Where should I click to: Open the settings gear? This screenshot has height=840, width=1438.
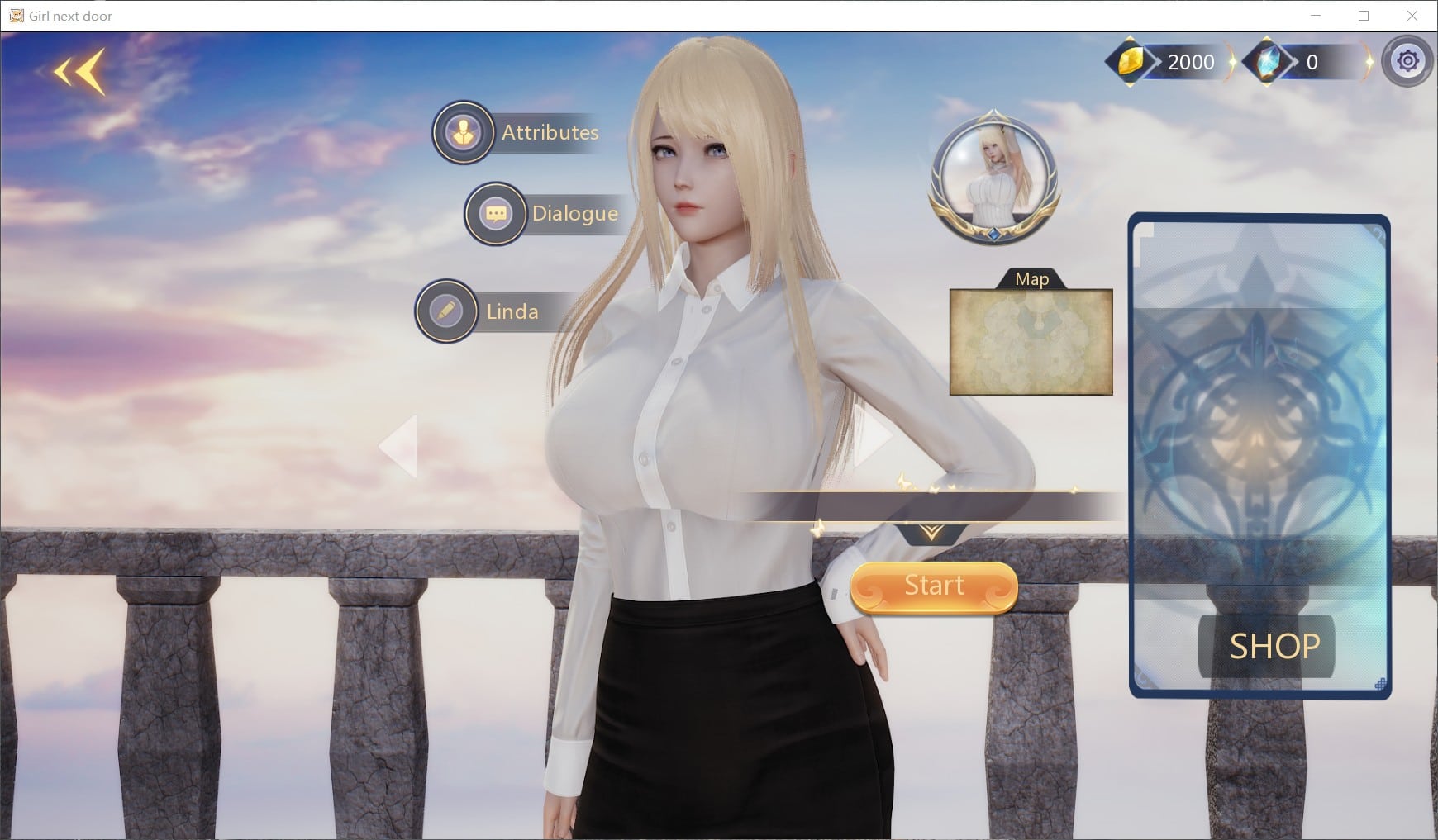1408,60
